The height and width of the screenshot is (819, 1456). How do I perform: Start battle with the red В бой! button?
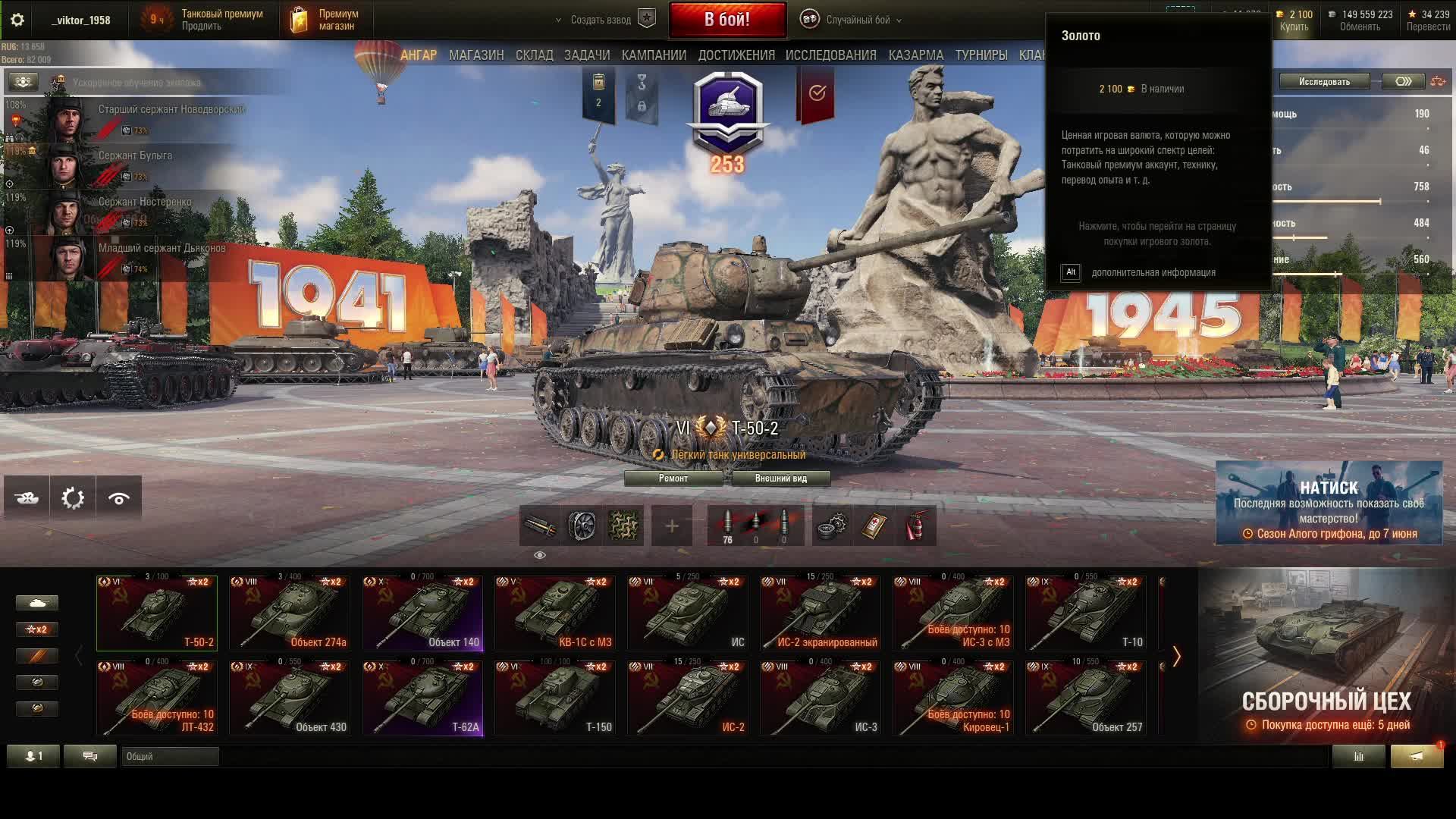[727, 20]
